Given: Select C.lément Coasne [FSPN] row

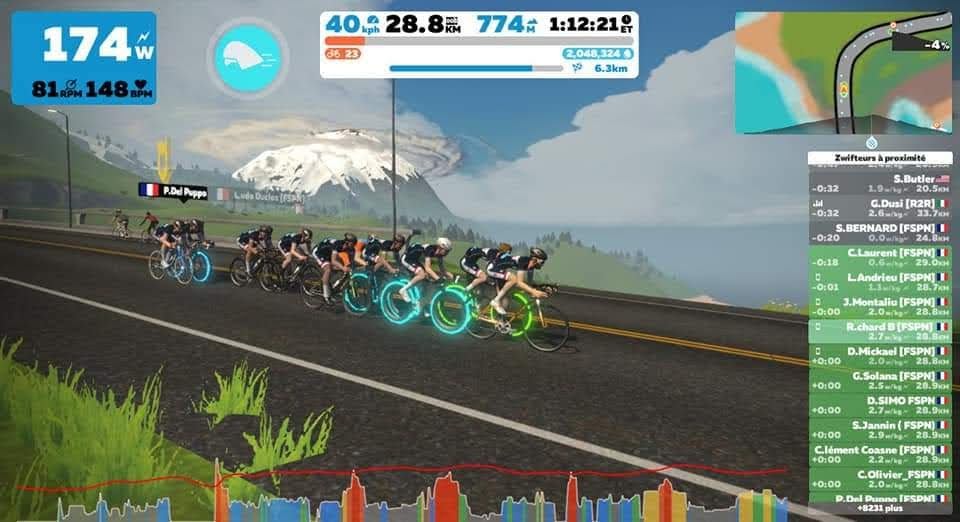Looking at the screenshot, I should (x=879, y=454).
